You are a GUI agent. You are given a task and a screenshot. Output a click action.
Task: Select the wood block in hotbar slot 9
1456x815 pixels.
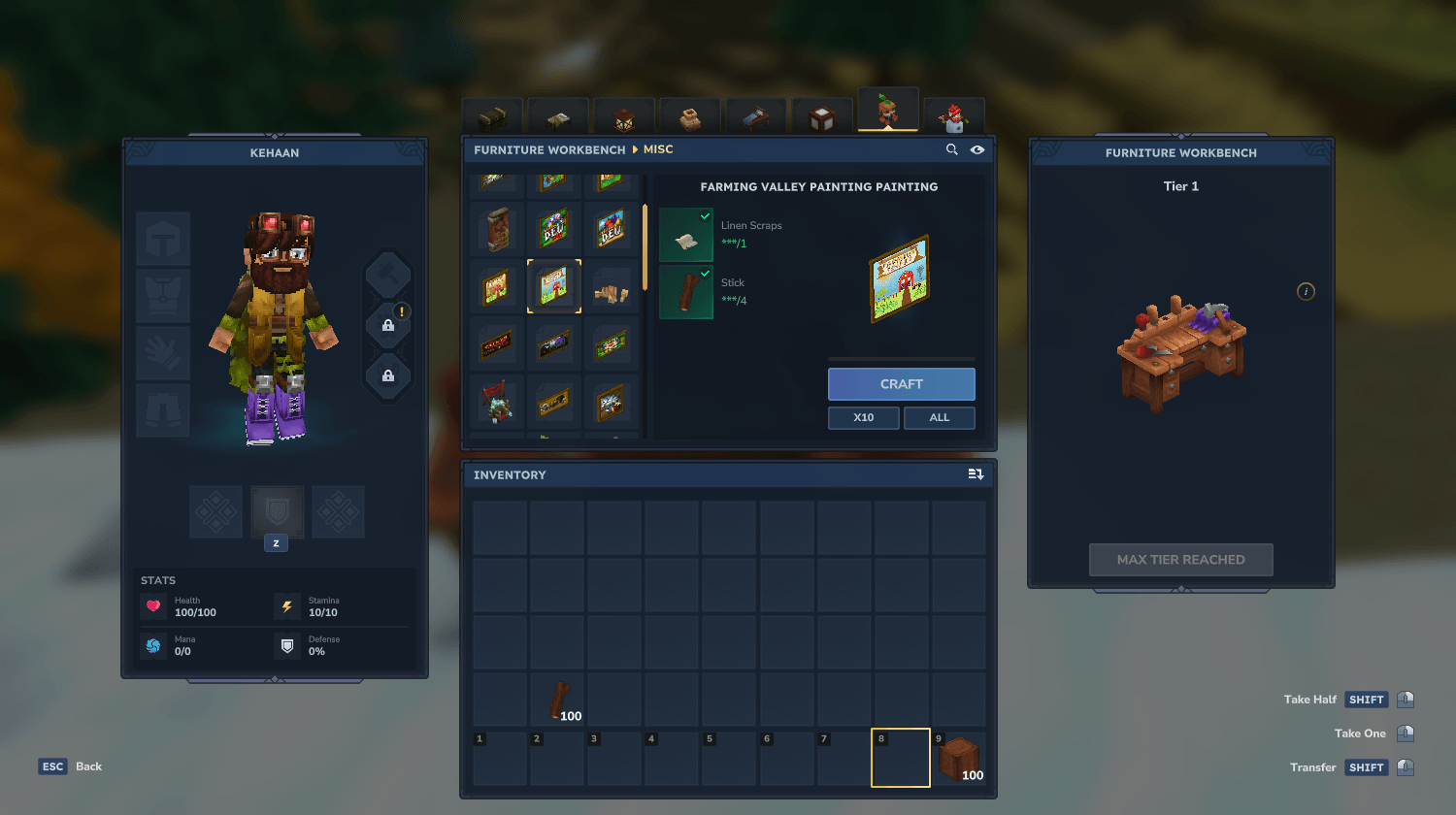[958, 758]
